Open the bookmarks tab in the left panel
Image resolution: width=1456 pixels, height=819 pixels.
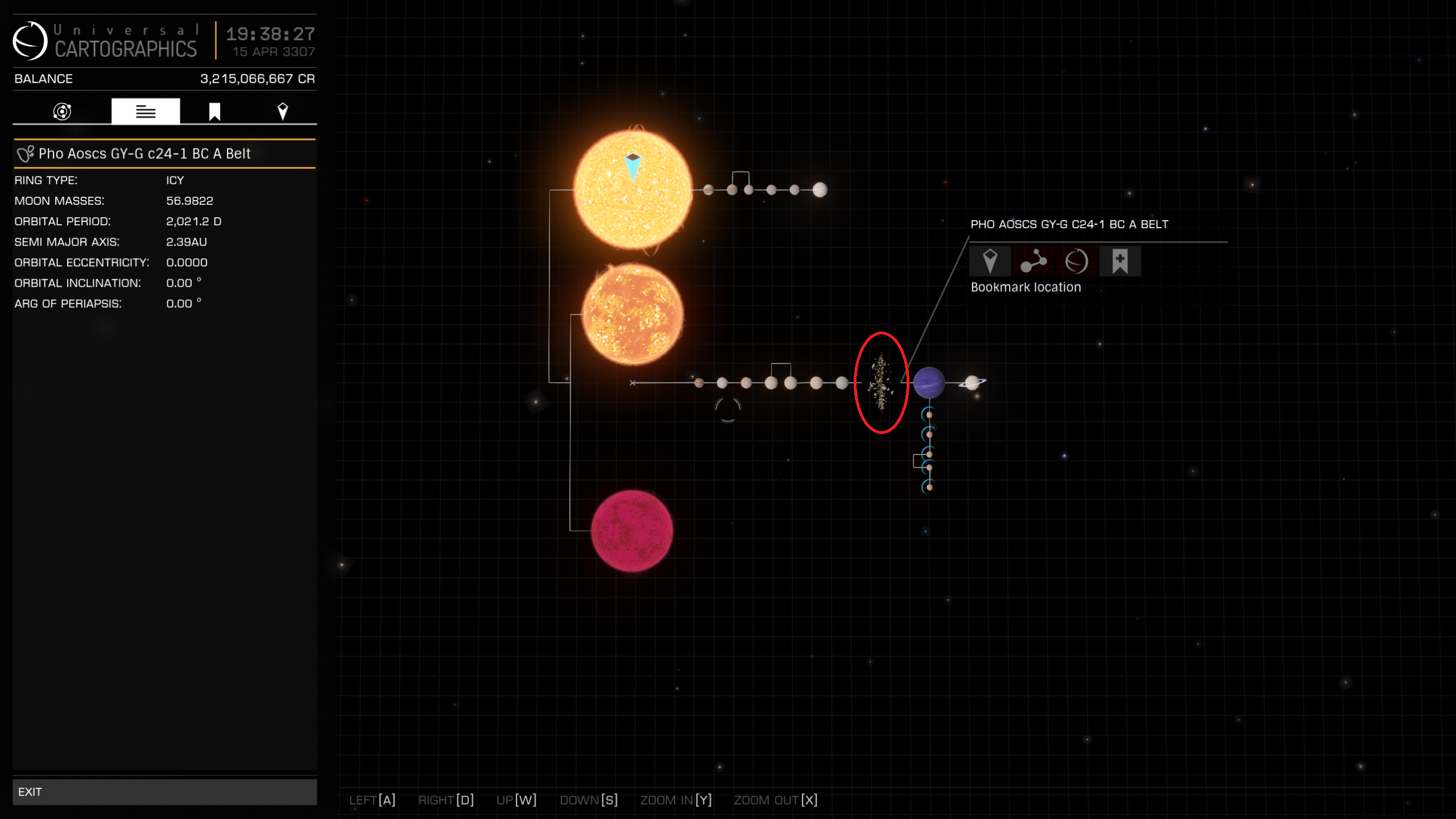(x=214, y=110)
